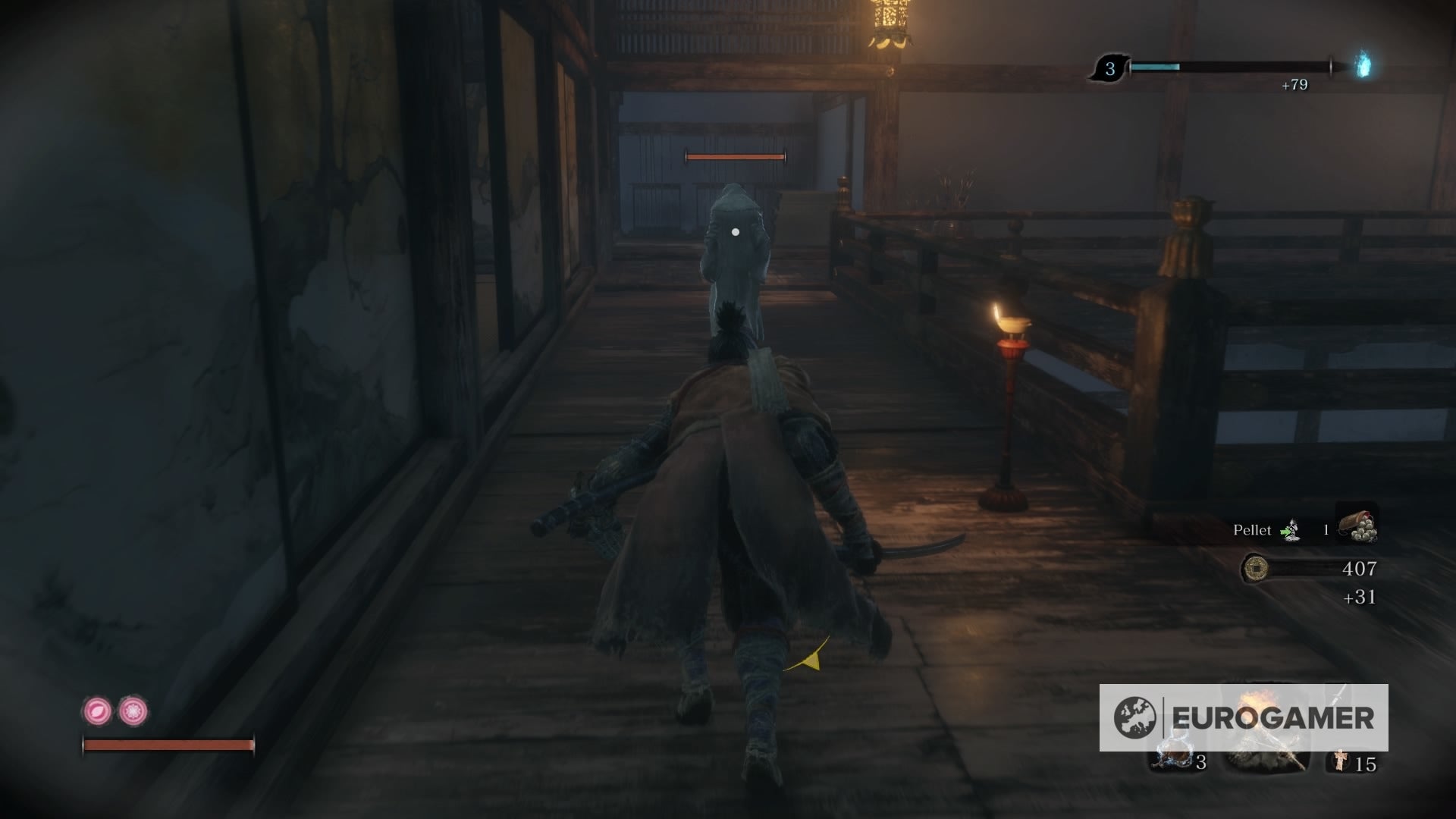The height and width of the screenshot is (819, 1456).
Task: Click the +79 experience label
Action: (1296, 85)
